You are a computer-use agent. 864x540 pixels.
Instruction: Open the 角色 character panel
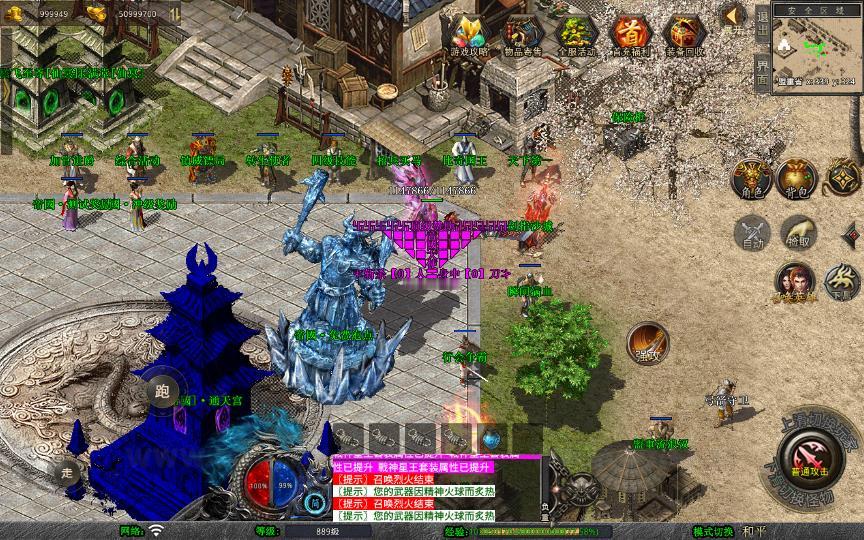tap(751, 177)
